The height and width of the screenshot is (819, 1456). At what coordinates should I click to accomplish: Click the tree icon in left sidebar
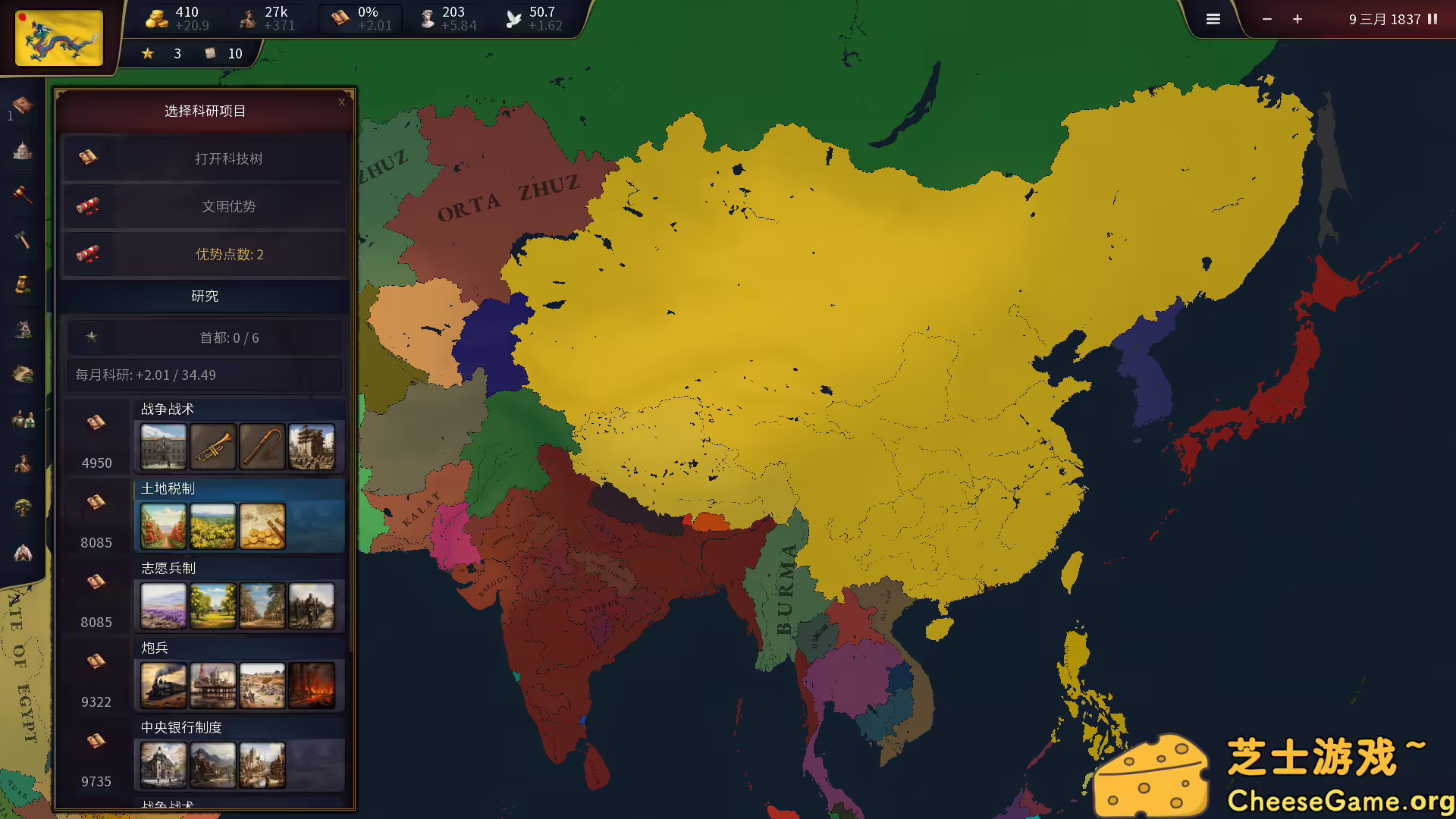(22, 508)
